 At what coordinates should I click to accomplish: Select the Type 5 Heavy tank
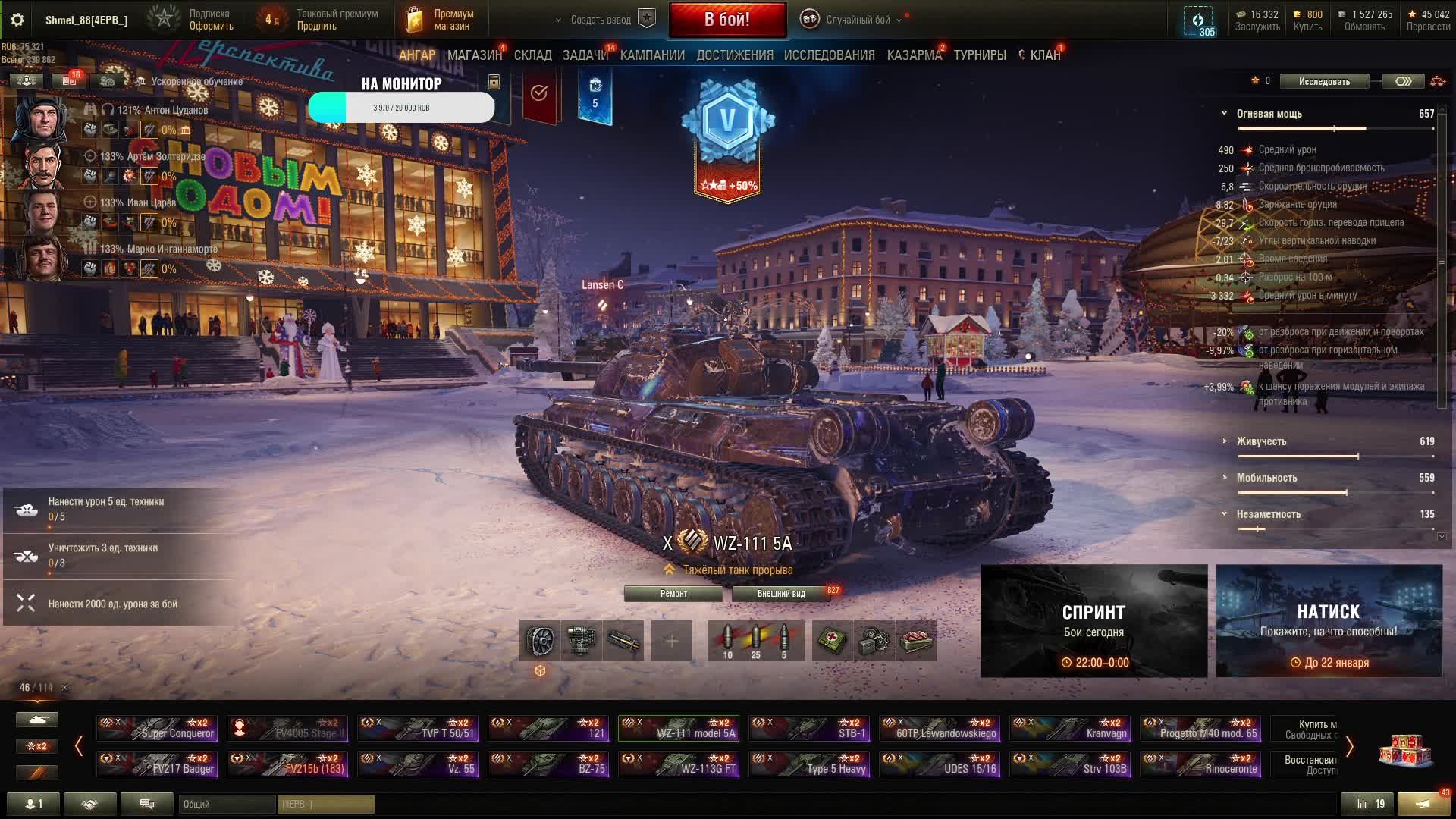click(x=808, y=764)
